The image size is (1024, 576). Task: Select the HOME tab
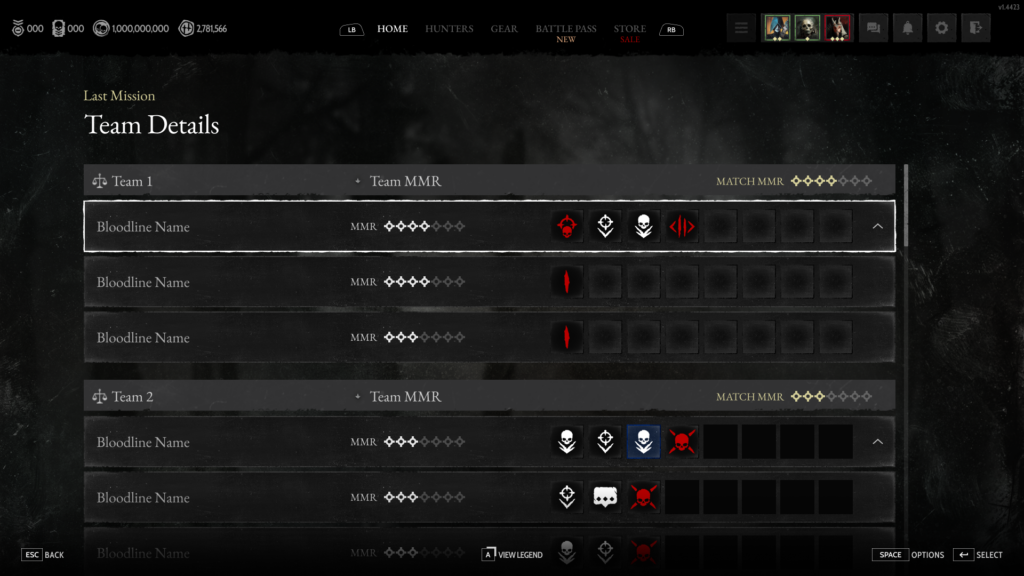coord(392,29)
